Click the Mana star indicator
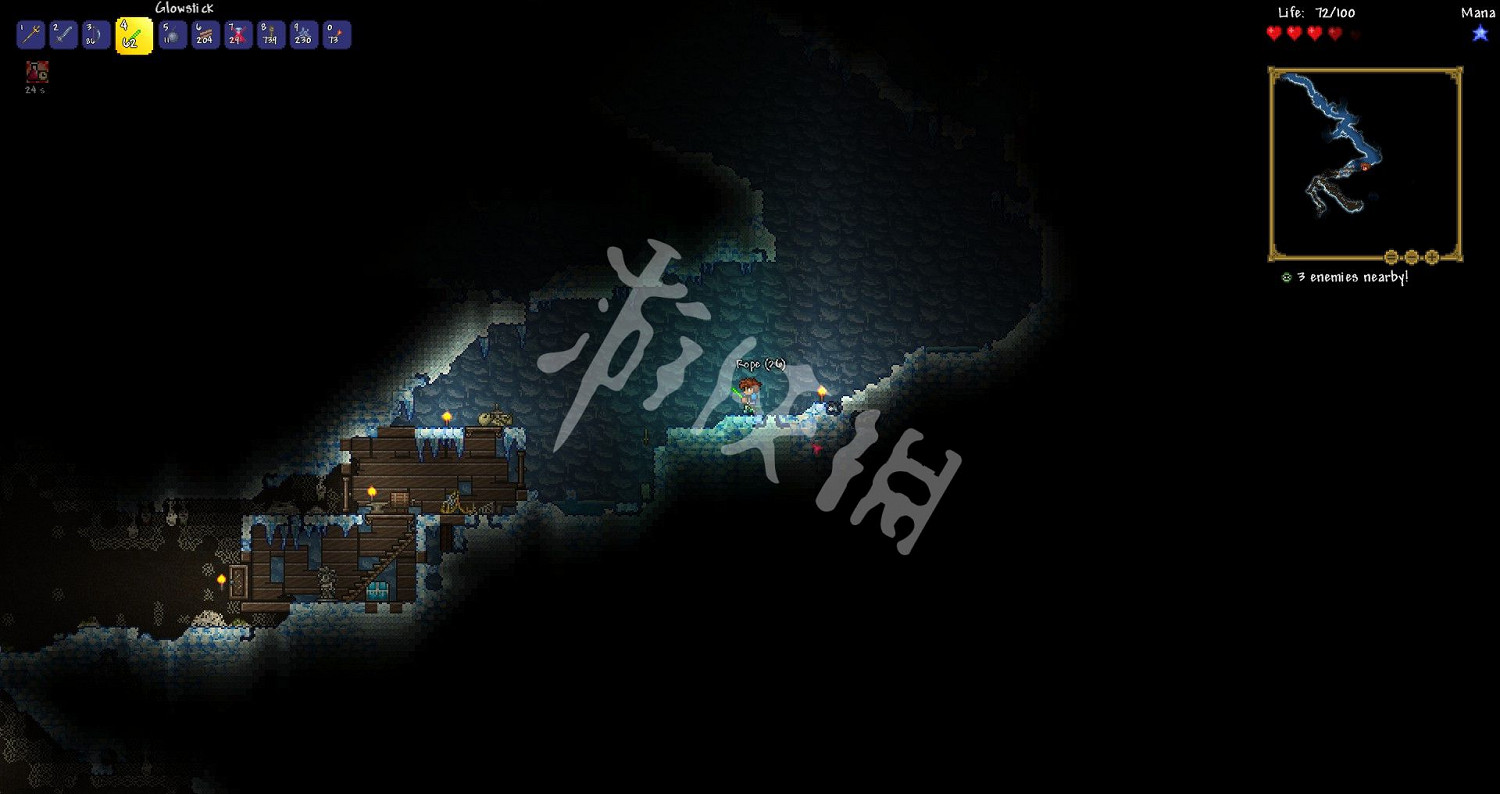Screen dimensions: 1500x794 (x=1479, y=33)
